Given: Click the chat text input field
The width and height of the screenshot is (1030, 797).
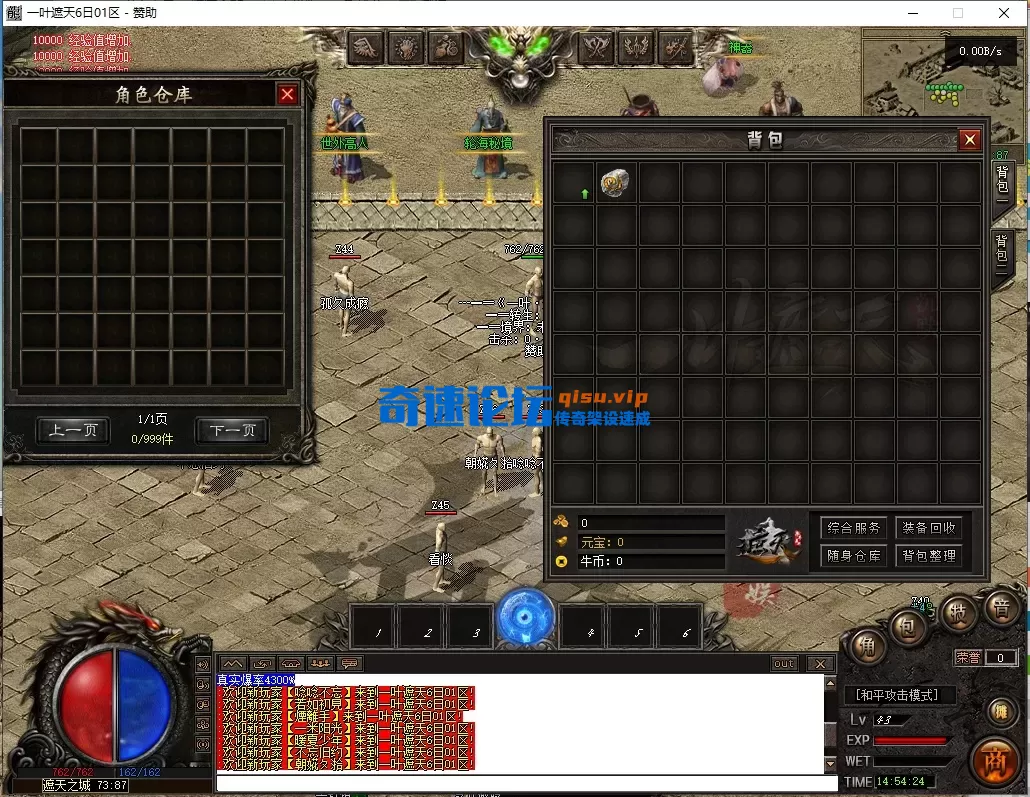Looking at the screenshot, I should [520, 782].
